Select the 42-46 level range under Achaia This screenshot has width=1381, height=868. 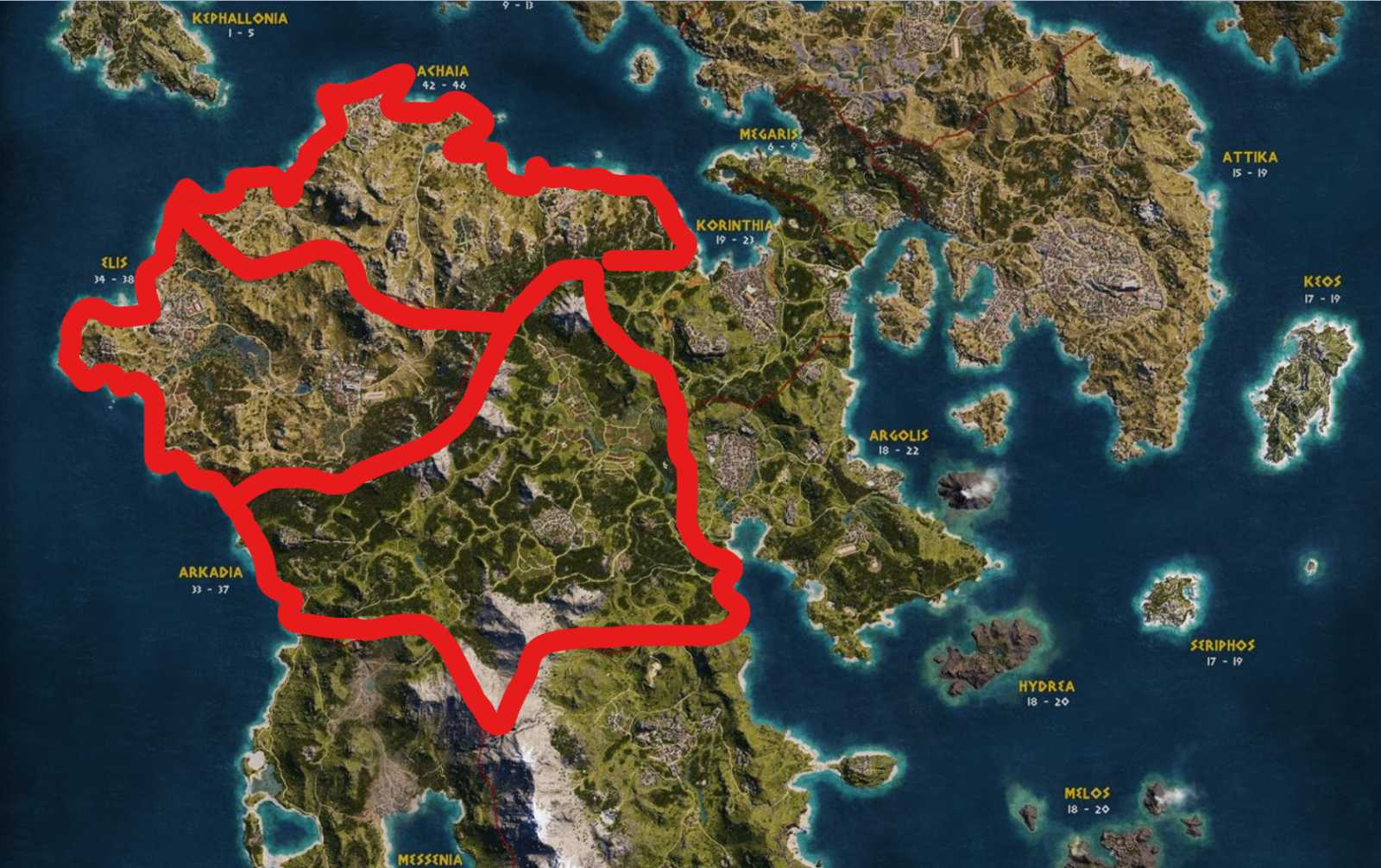(x=443, y=83)
